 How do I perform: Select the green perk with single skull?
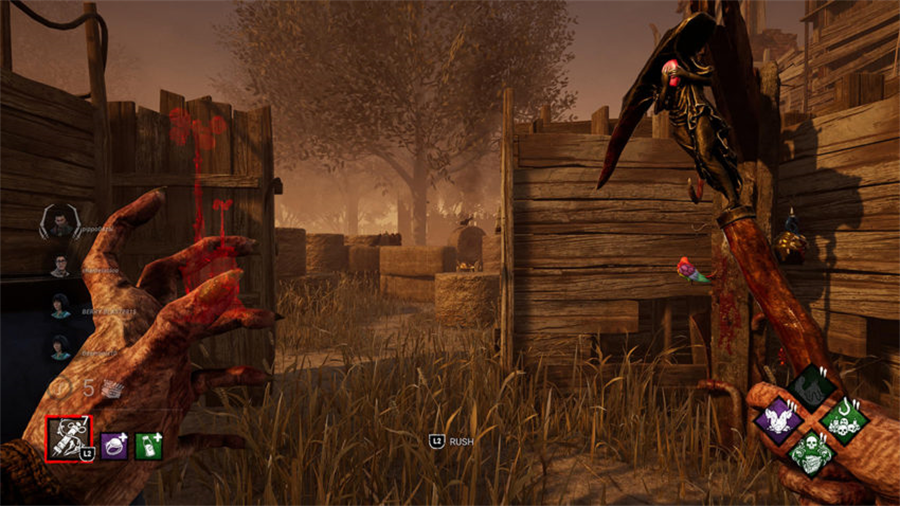pyautogui.click(x=811, y=452)
